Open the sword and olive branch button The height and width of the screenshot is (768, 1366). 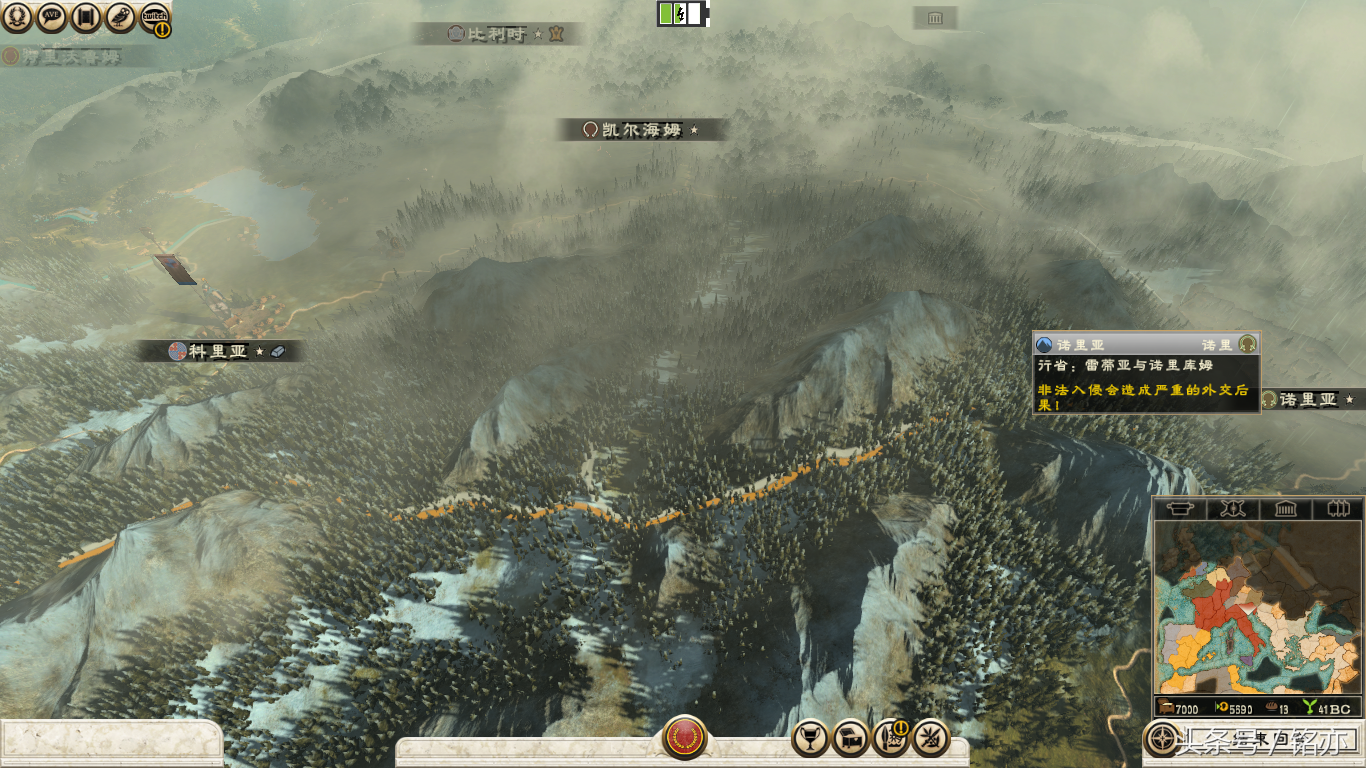pos(931,738)
